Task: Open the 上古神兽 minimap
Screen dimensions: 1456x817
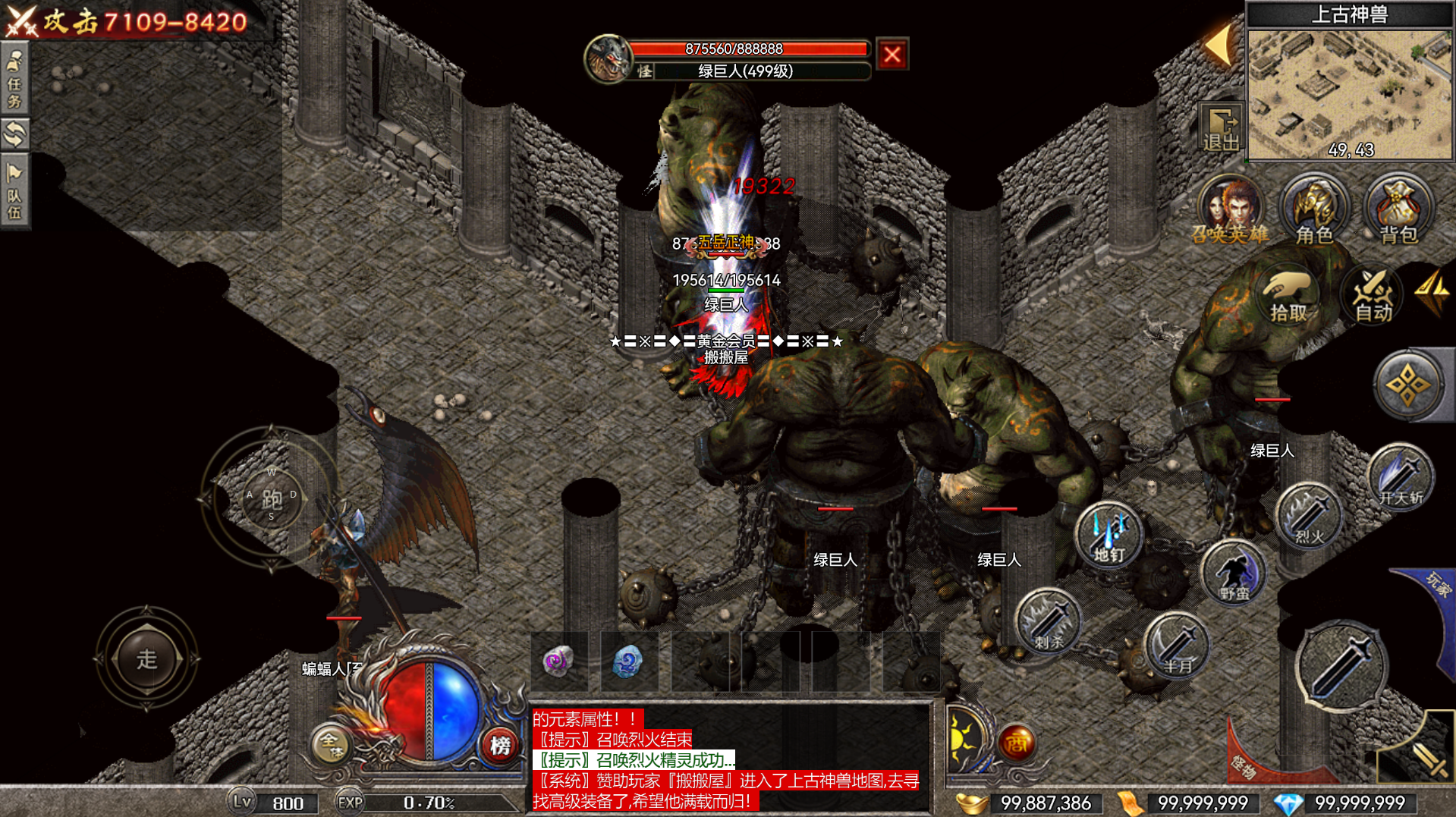Action: [x=1349, y=93]
